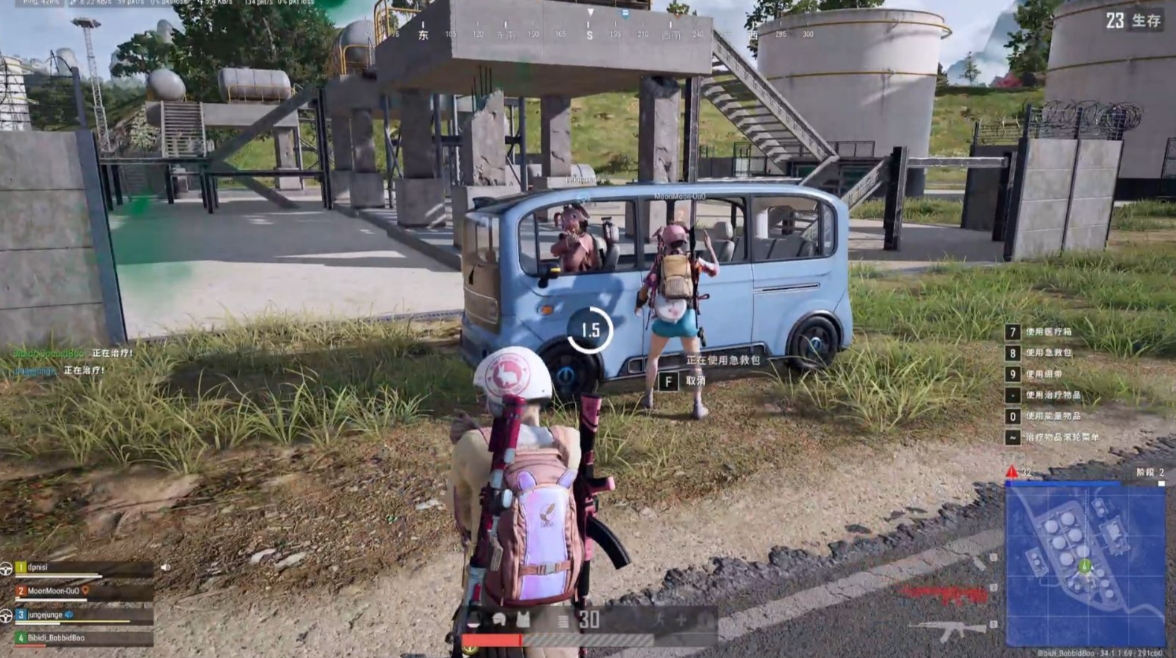Click the speaker icon beside dpnisi

164,568
